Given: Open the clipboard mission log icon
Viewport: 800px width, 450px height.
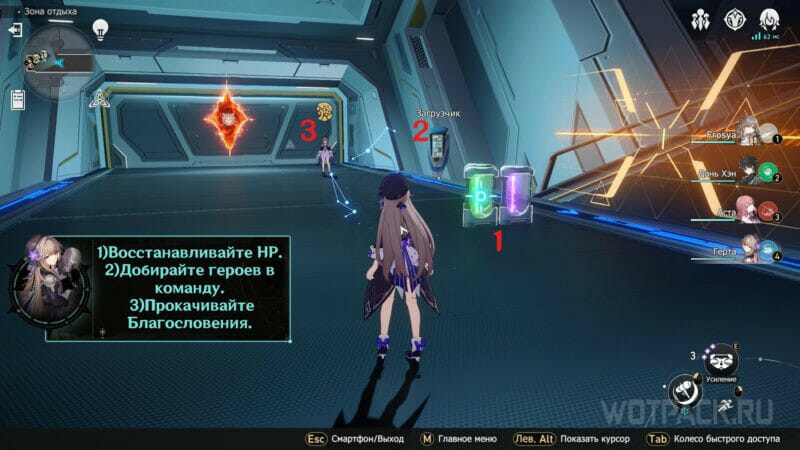Looking at the screenshot, I should point(17,99).
